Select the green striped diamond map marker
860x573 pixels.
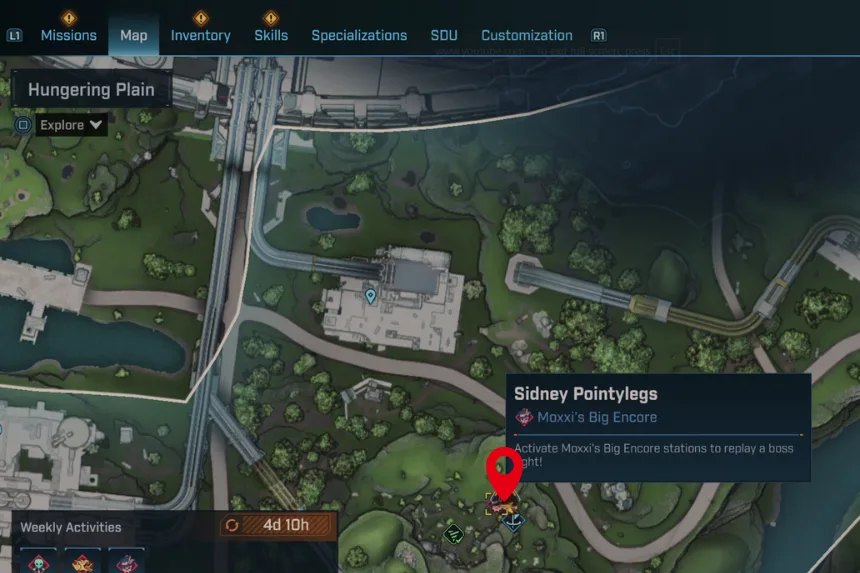pos(453,533)
